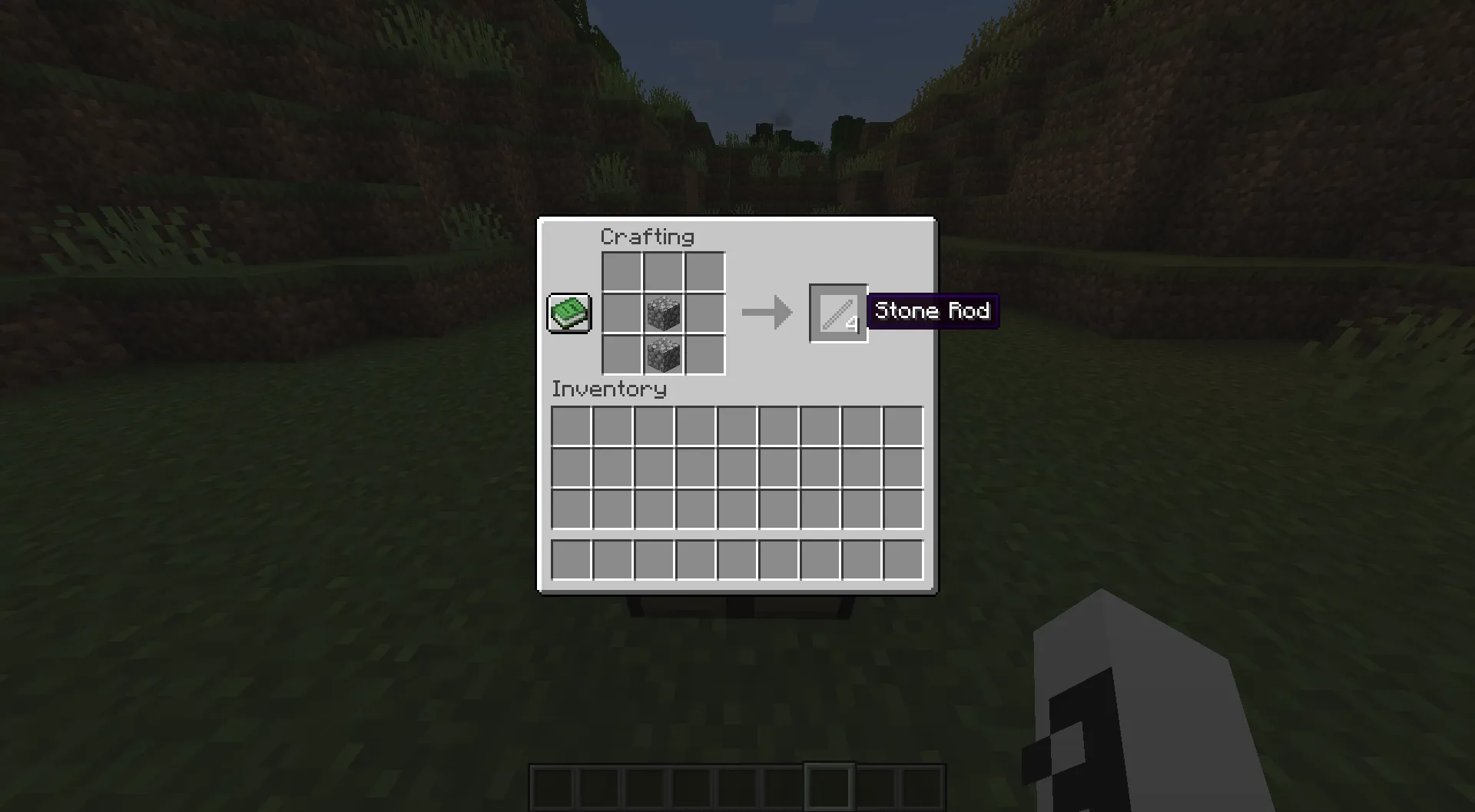Pick up the cobblestone in the bottom-middle crafting slot

(663, 354)
